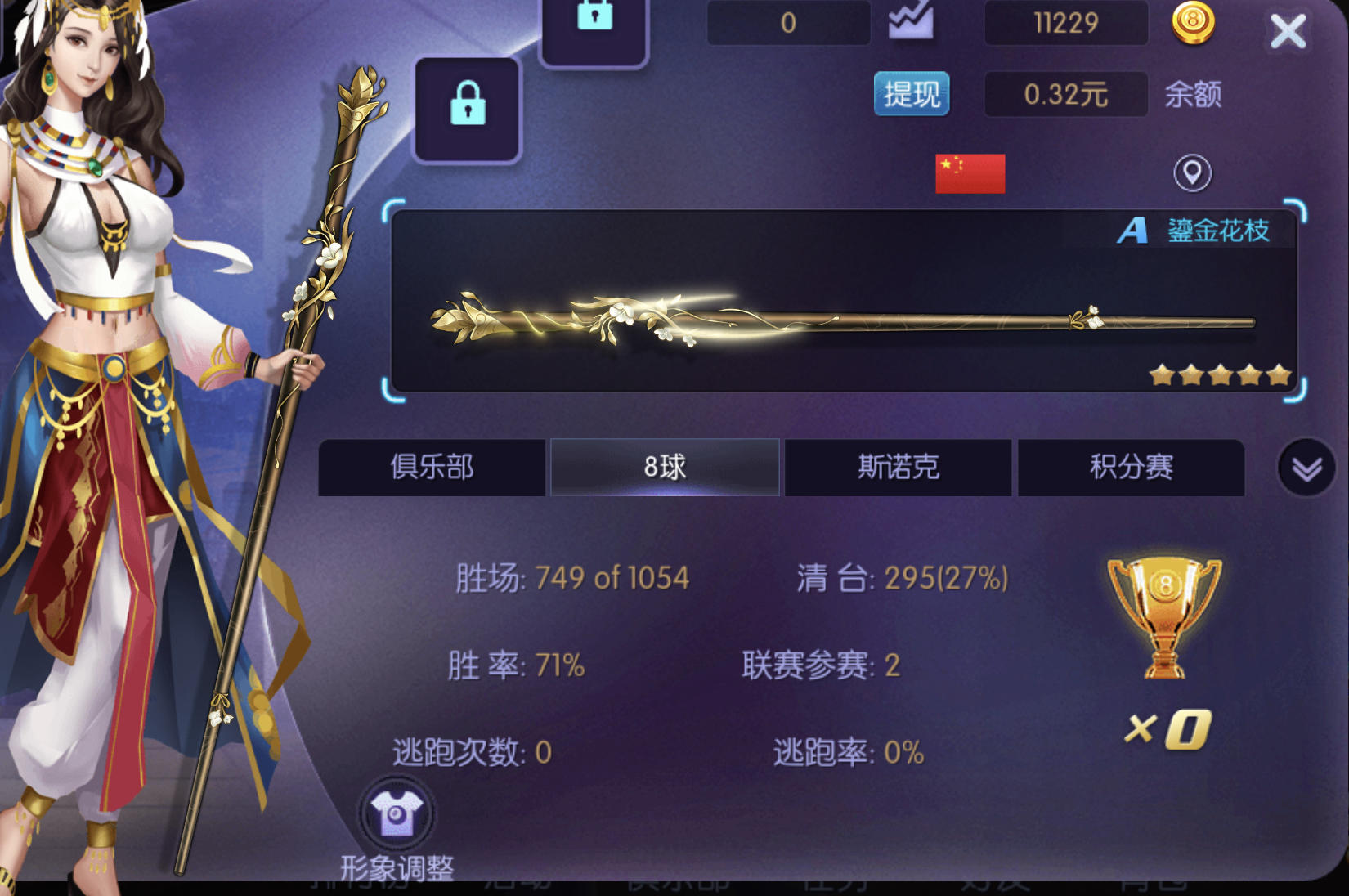The height and width of the screenshot is (896, 1349).
Task: Click the Chinese flag icon
Action: 970,172
